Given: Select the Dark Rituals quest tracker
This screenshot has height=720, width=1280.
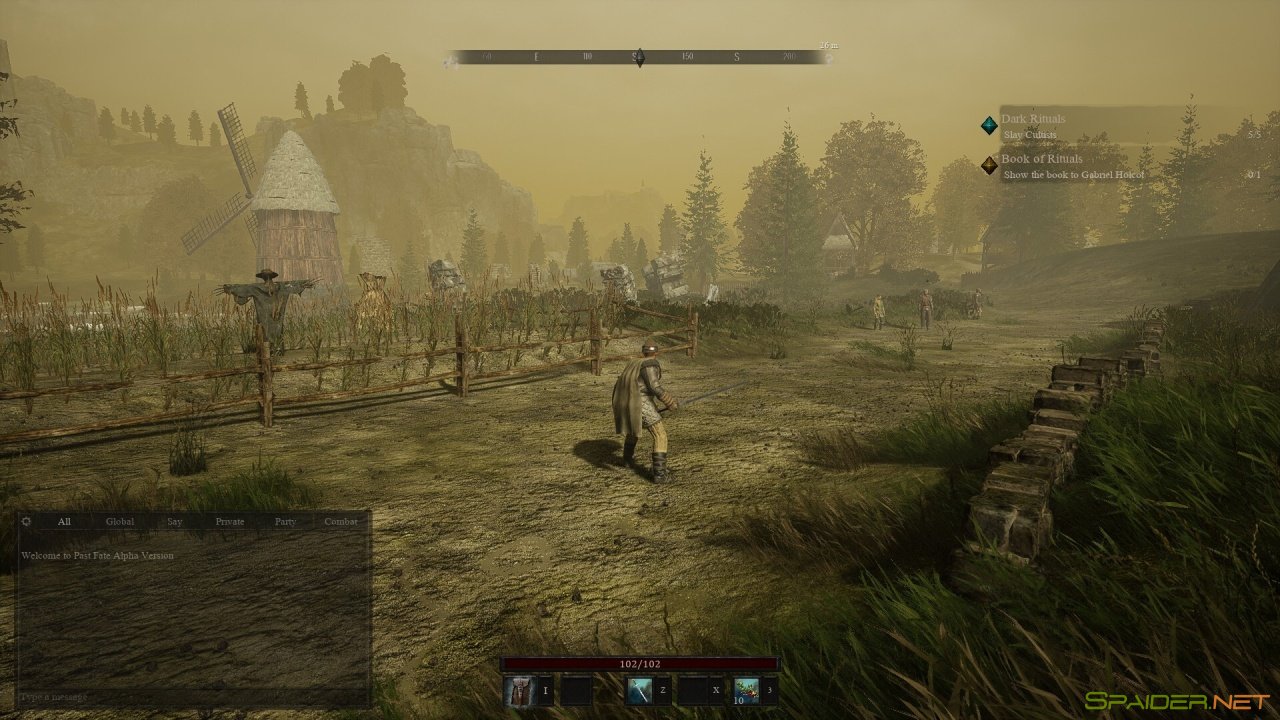Looking at the screenshot, I should click(1033, 119).
